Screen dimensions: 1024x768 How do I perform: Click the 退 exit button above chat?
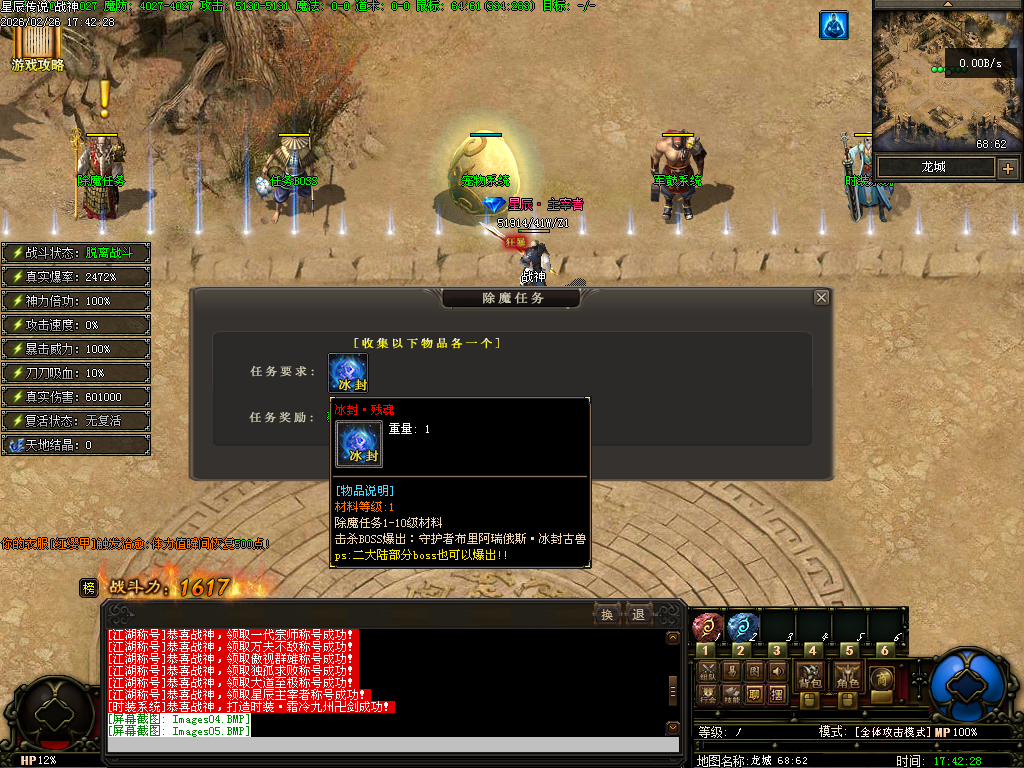pos(638,614)
